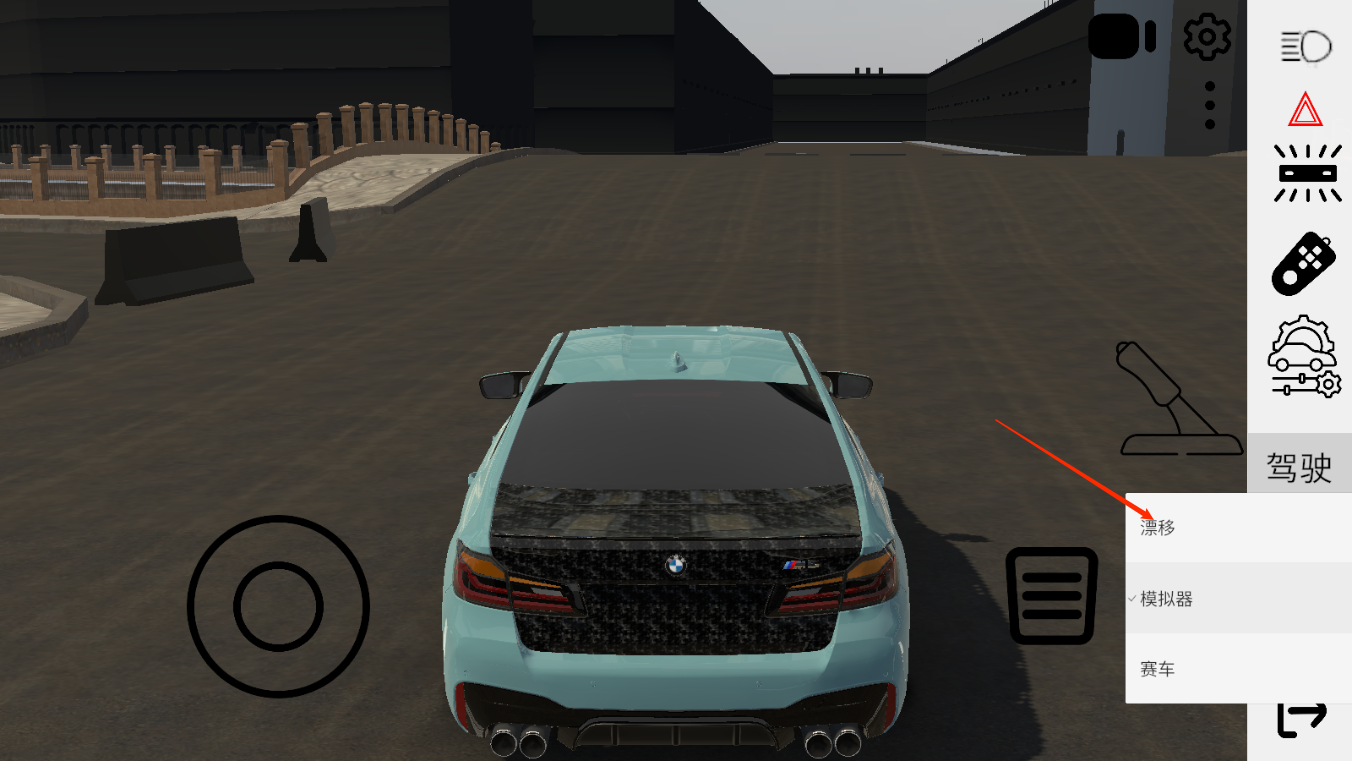Tap the remote key fob icon
The height and width of the screenshot is (761, 1352).
click(1304, 263)
